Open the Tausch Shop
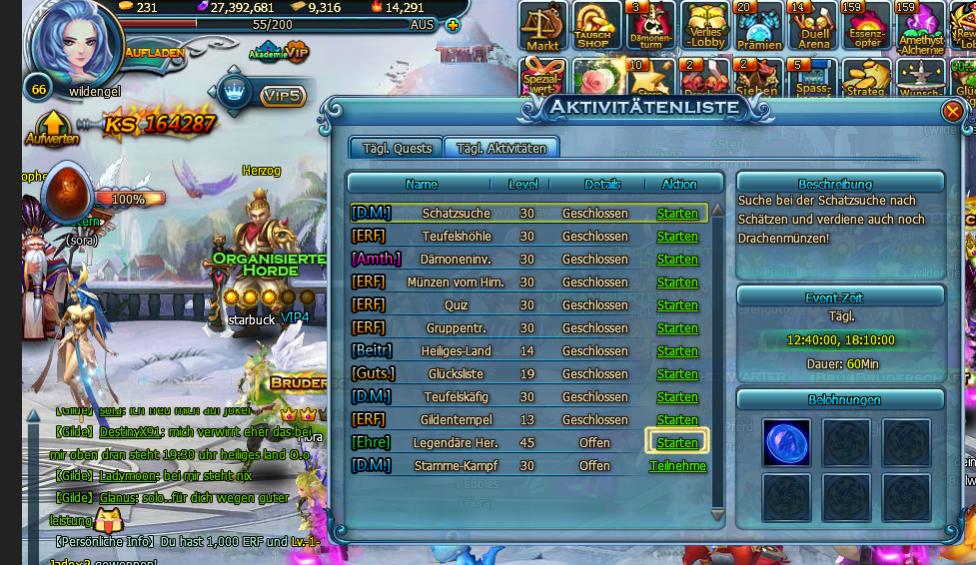The image size is (976, 565). coord(594,27)
